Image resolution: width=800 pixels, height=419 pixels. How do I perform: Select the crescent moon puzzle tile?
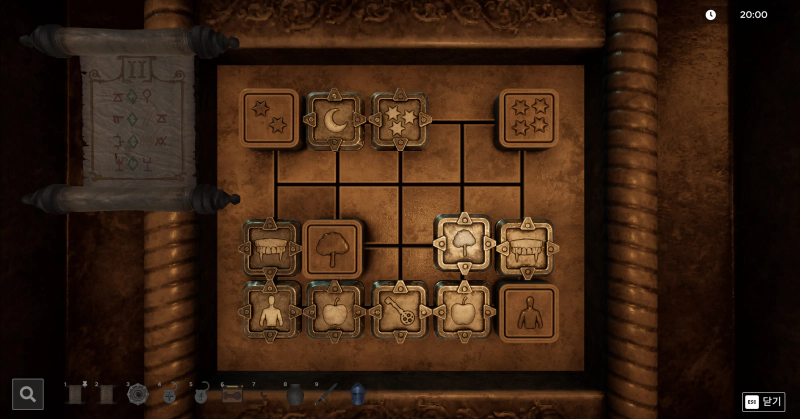click(x=335, y=120)
